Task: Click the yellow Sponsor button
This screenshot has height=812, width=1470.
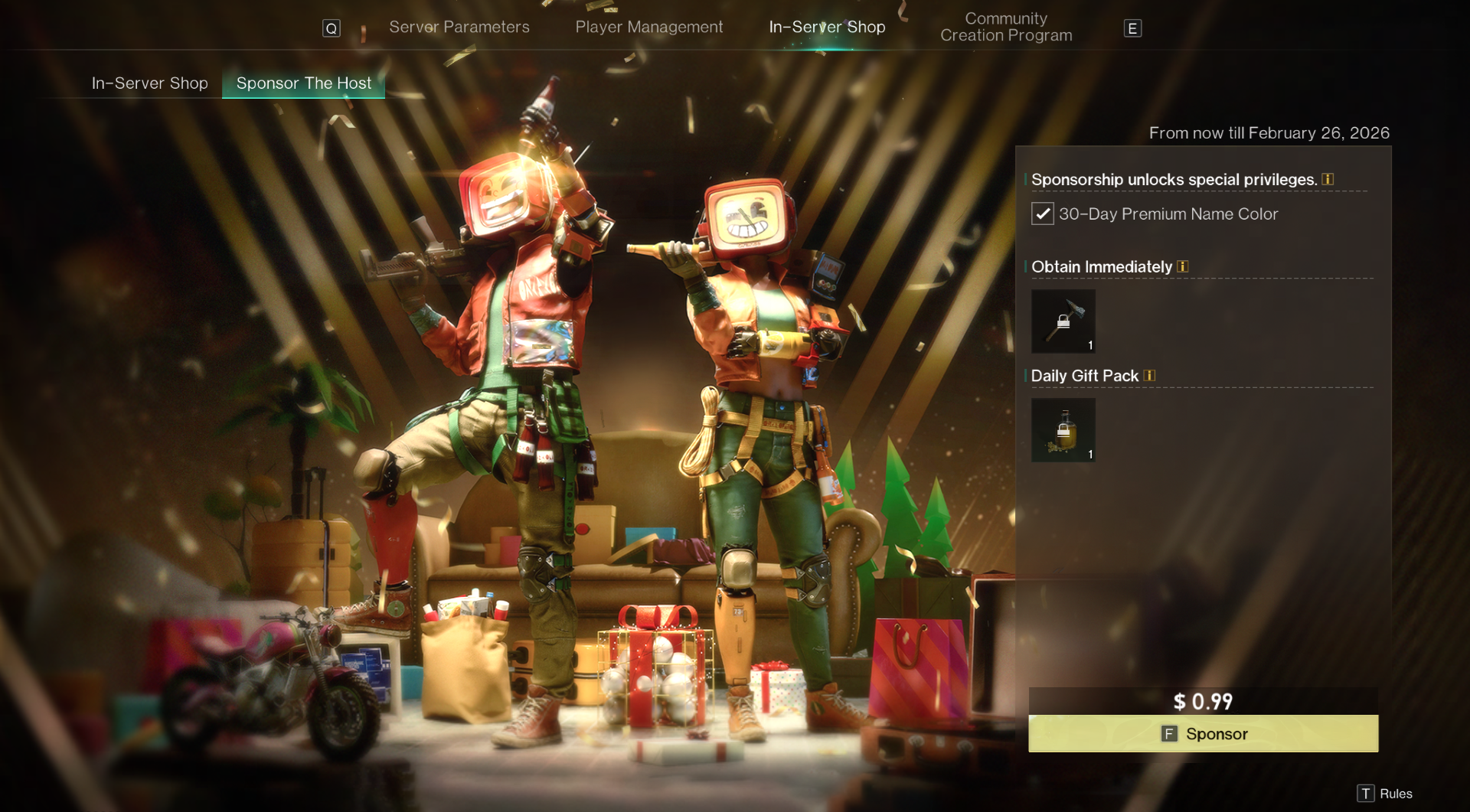Action: click(x=1203, y=734)
